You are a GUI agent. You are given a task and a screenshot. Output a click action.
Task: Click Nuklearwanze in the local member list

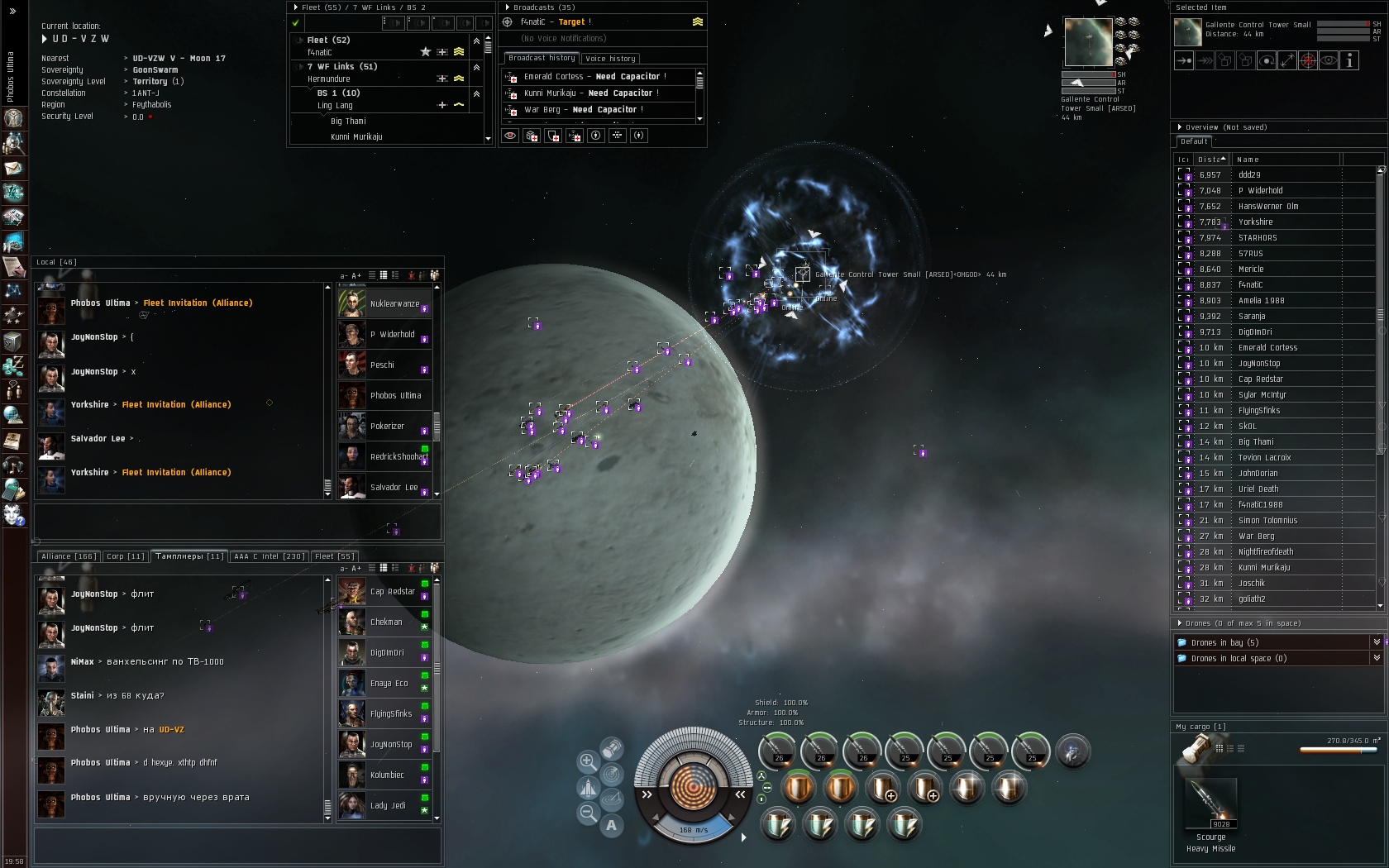tap(394, 303)
